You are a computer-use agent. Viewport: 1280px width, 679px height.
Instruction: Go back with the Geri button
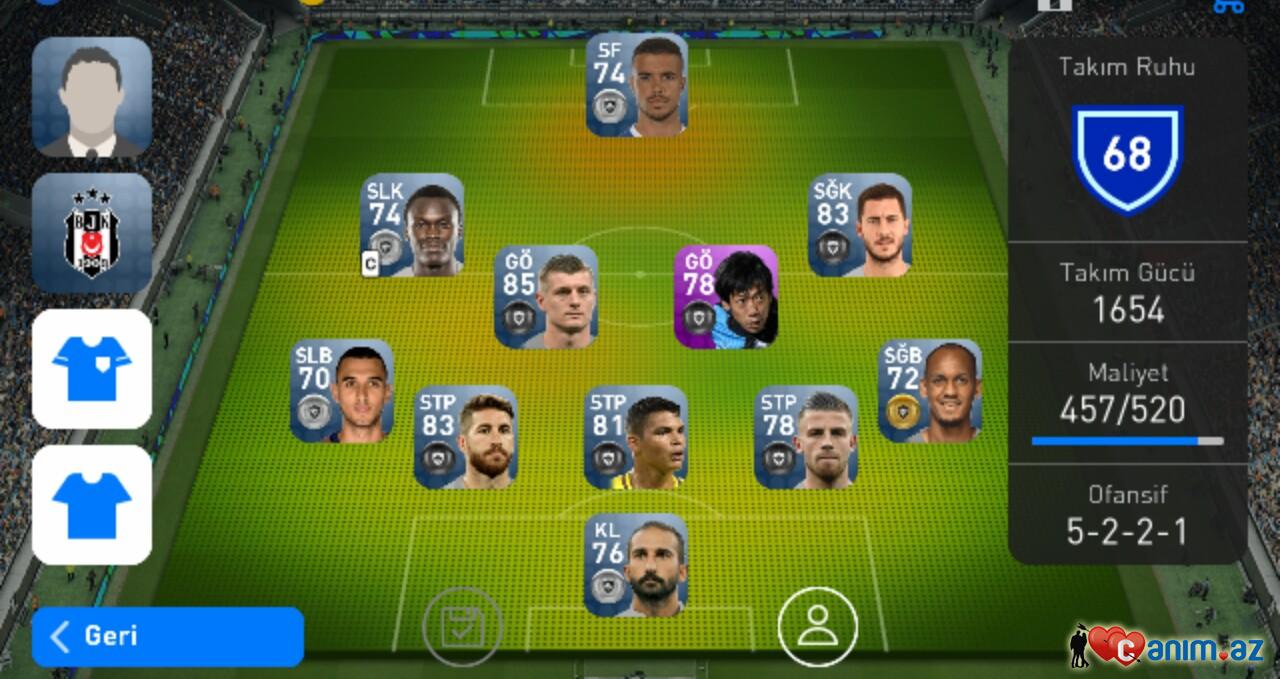(167, 636)
